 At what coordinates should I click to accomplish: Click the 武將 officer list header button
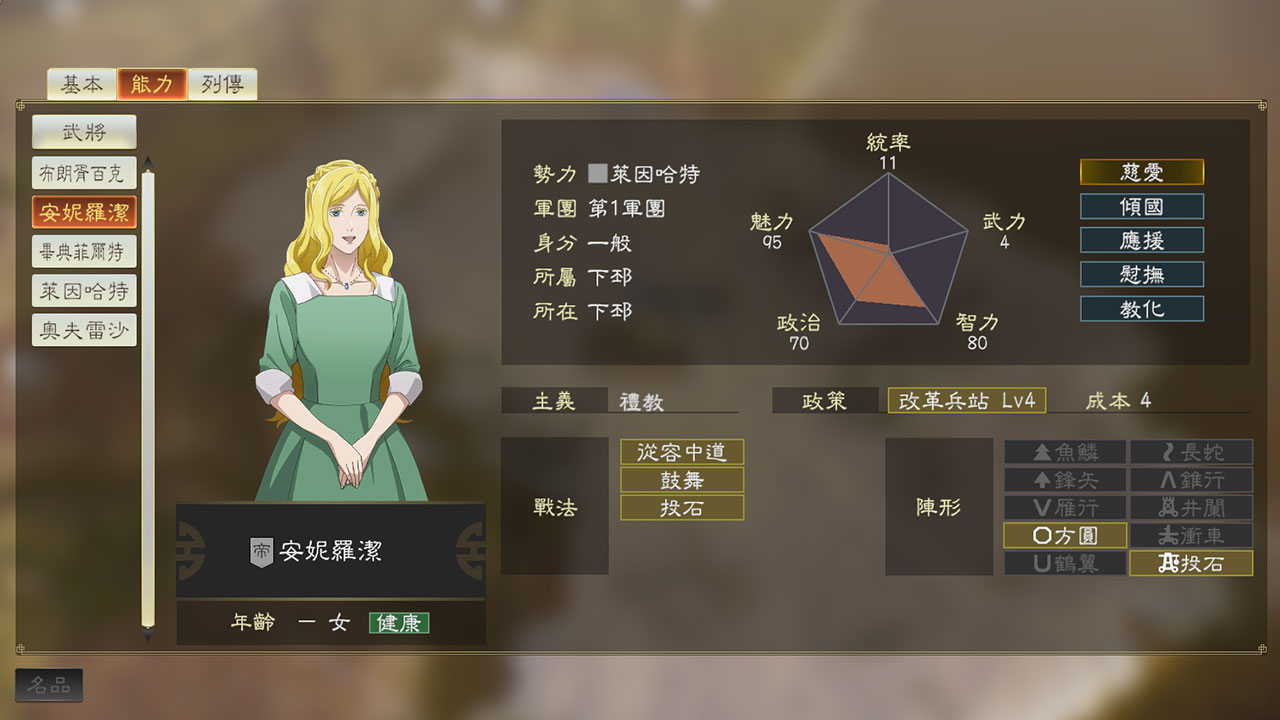(84, 131)
